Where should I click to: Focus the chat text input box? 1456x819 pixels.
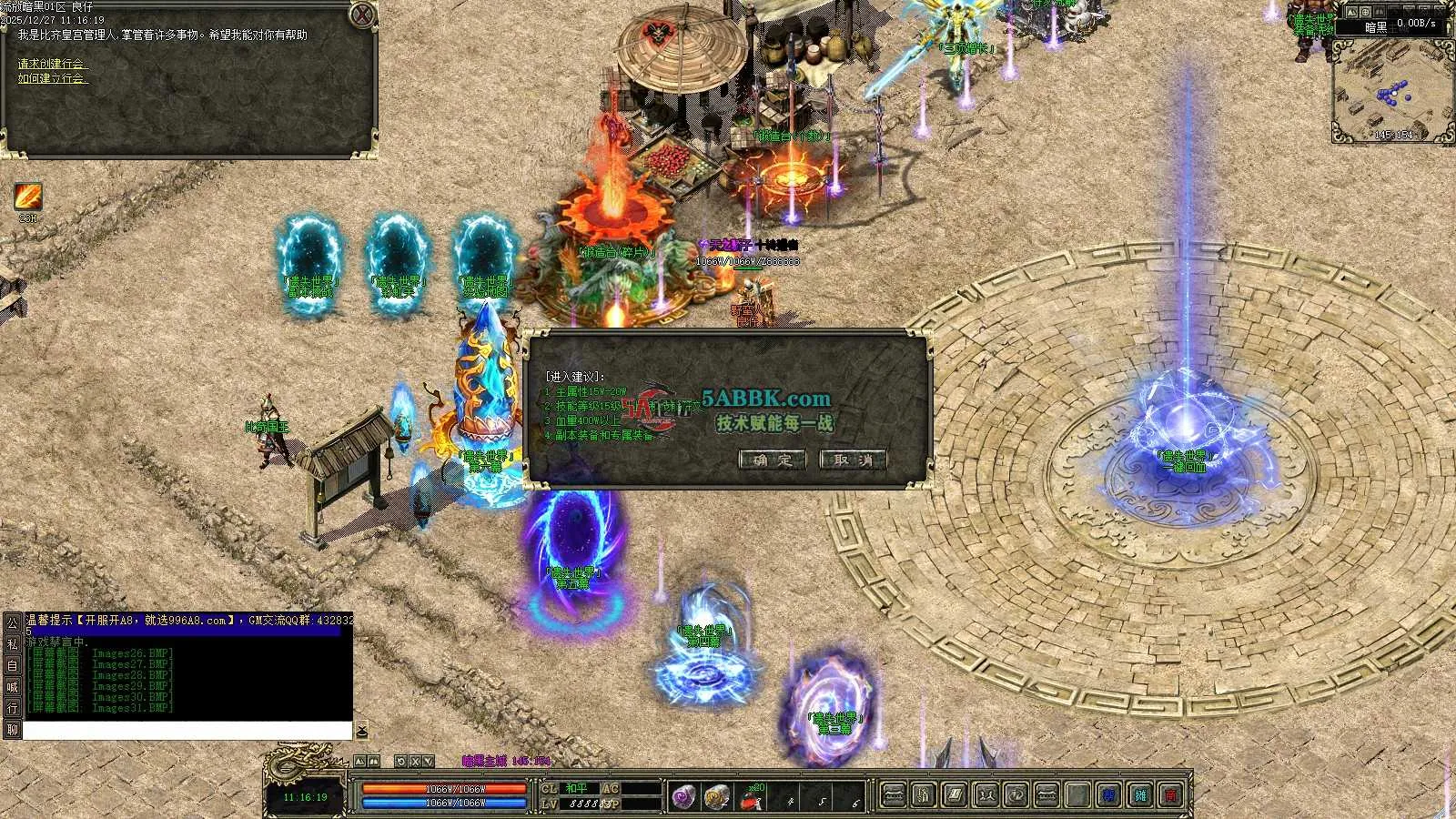pyautogui.click(x=187, y=731)
